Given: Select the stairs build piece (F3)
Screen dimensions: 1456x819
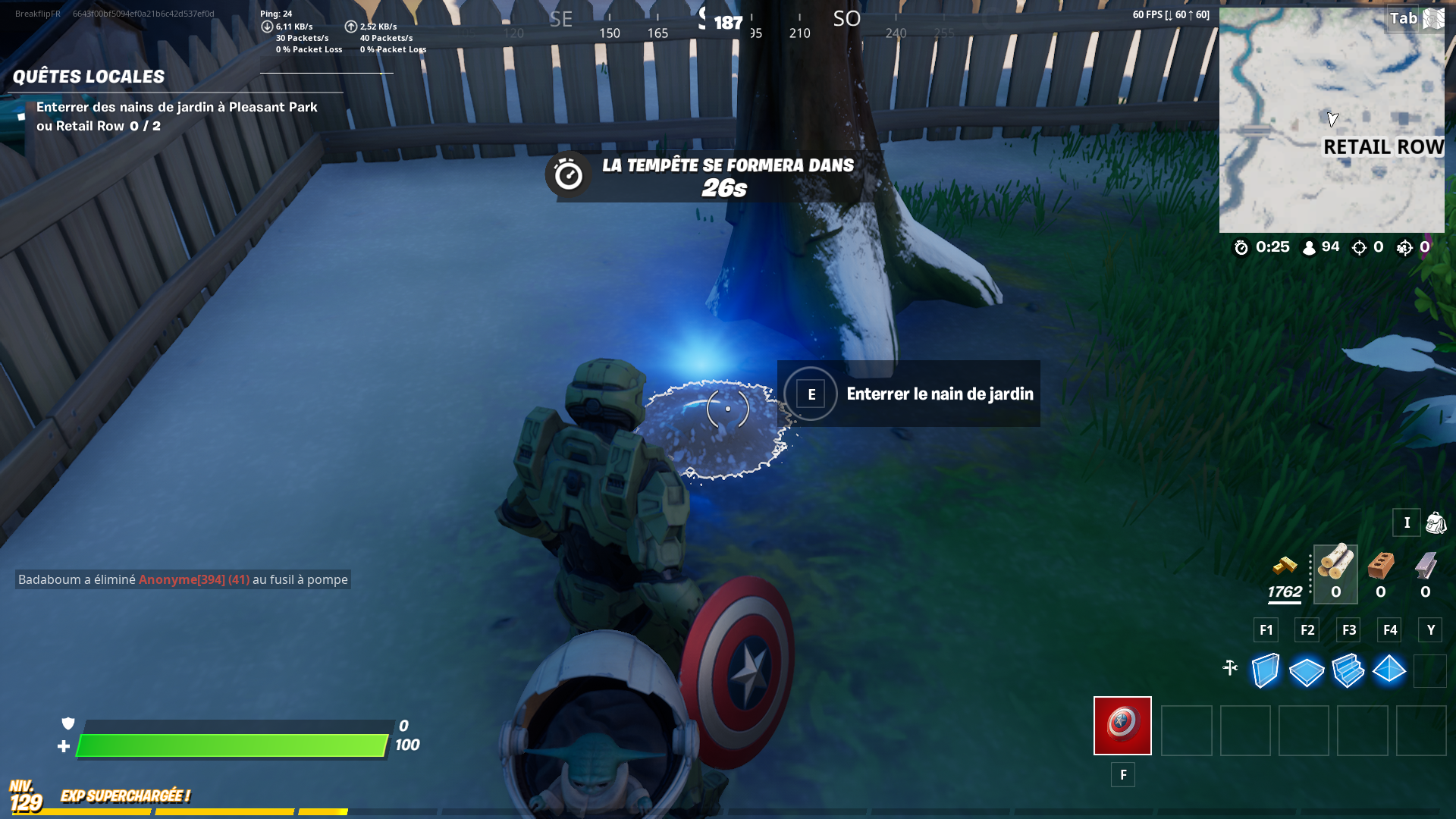Looking at the screenshot, I should click(1348, 670).
